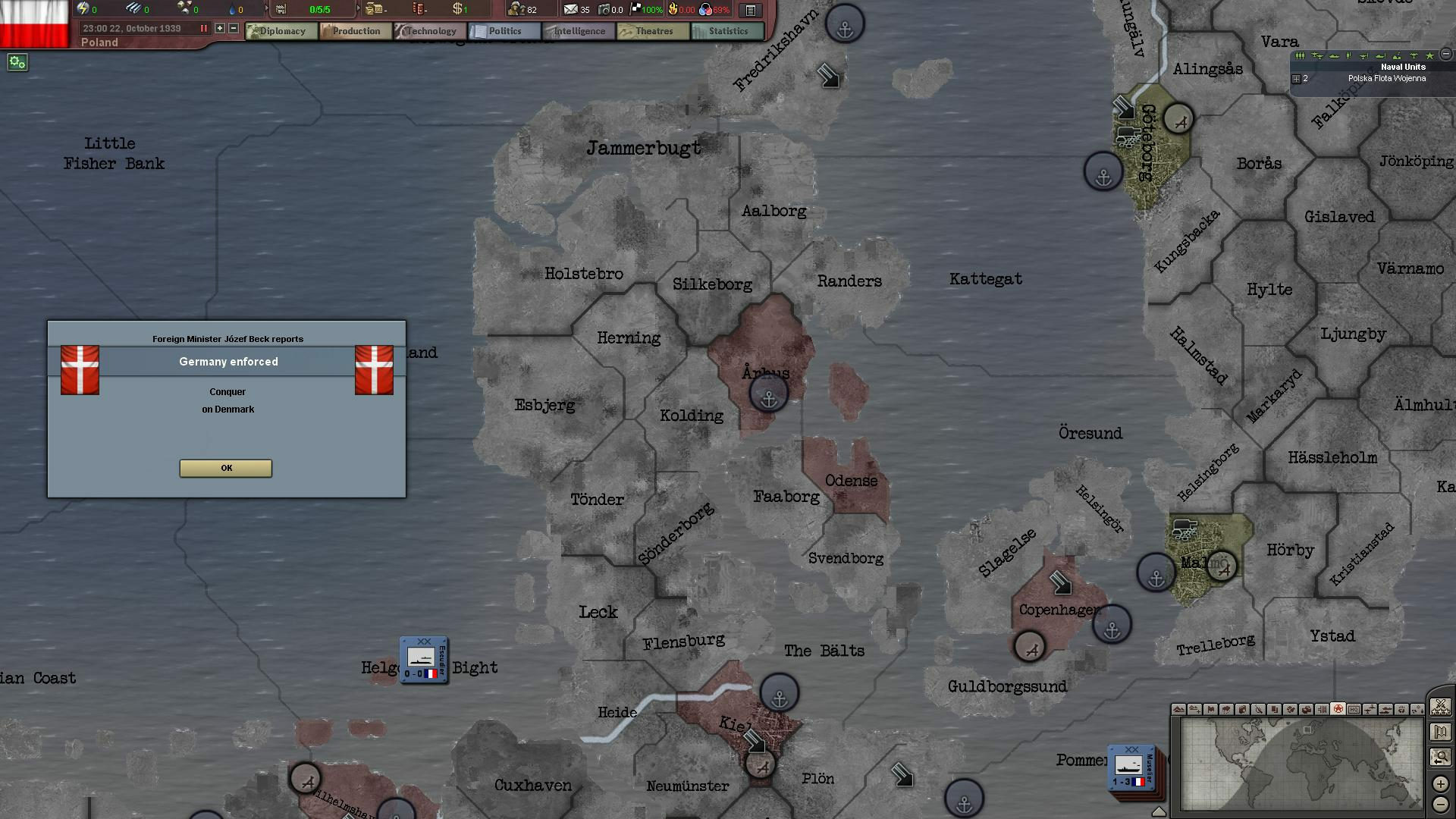Select the political mapmode flag icon
The height and width of the screenshot is (819, 1456).
pyautogui.click(x=1210, y=711)
